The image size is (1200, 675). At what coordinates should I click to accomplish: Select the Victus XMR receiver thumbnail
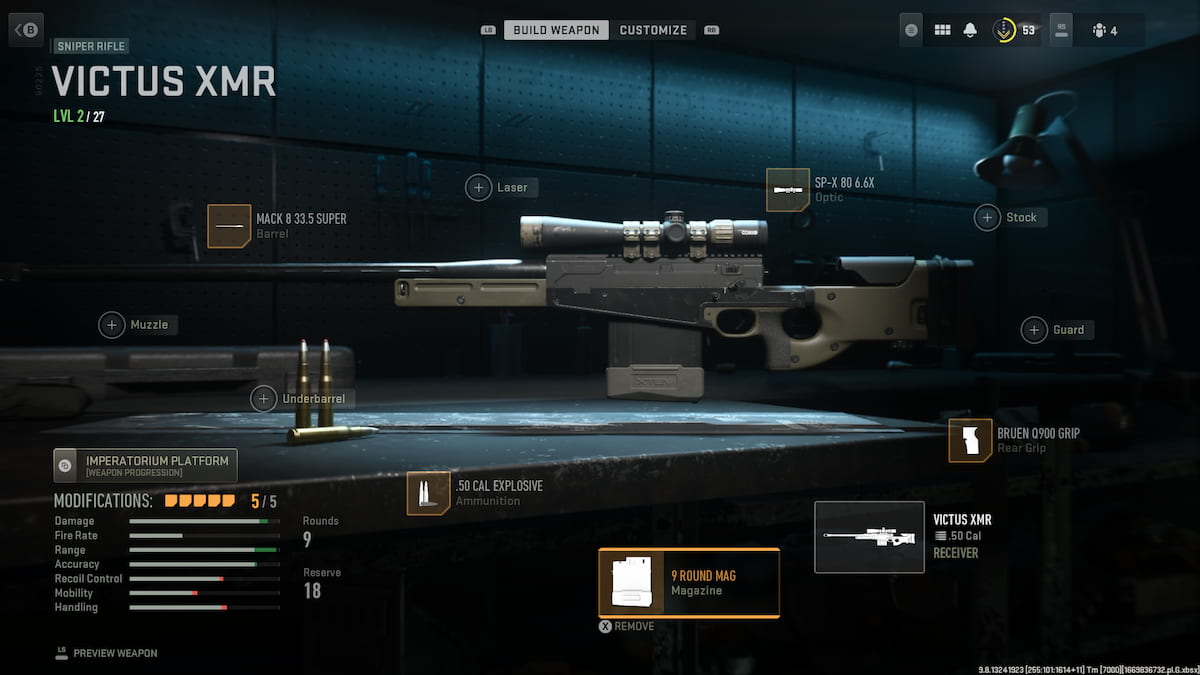click(869, 537)
